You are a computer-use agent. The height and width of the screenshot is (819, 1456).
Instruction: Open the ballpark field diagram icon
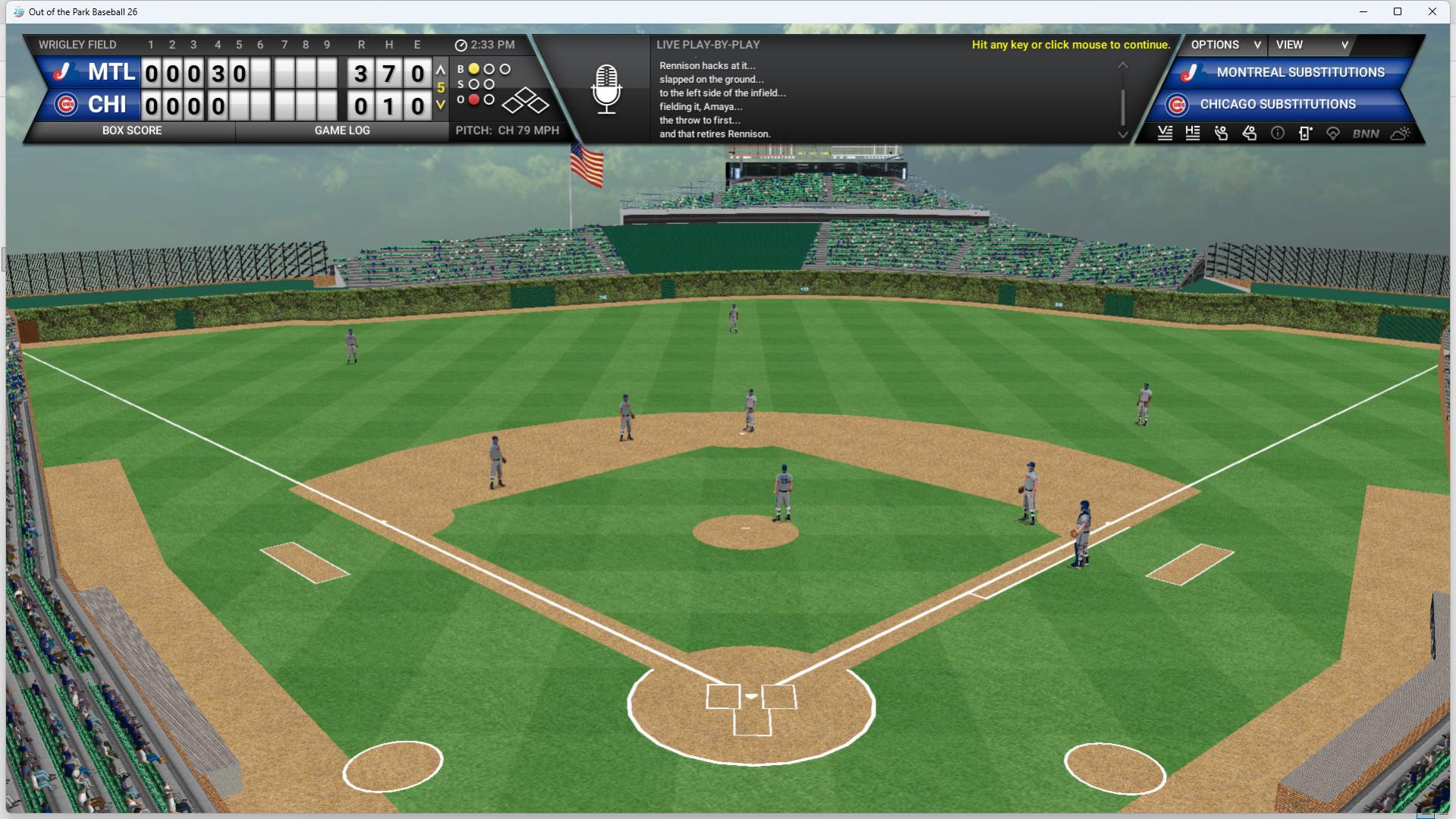click(x=1333, y=134)
